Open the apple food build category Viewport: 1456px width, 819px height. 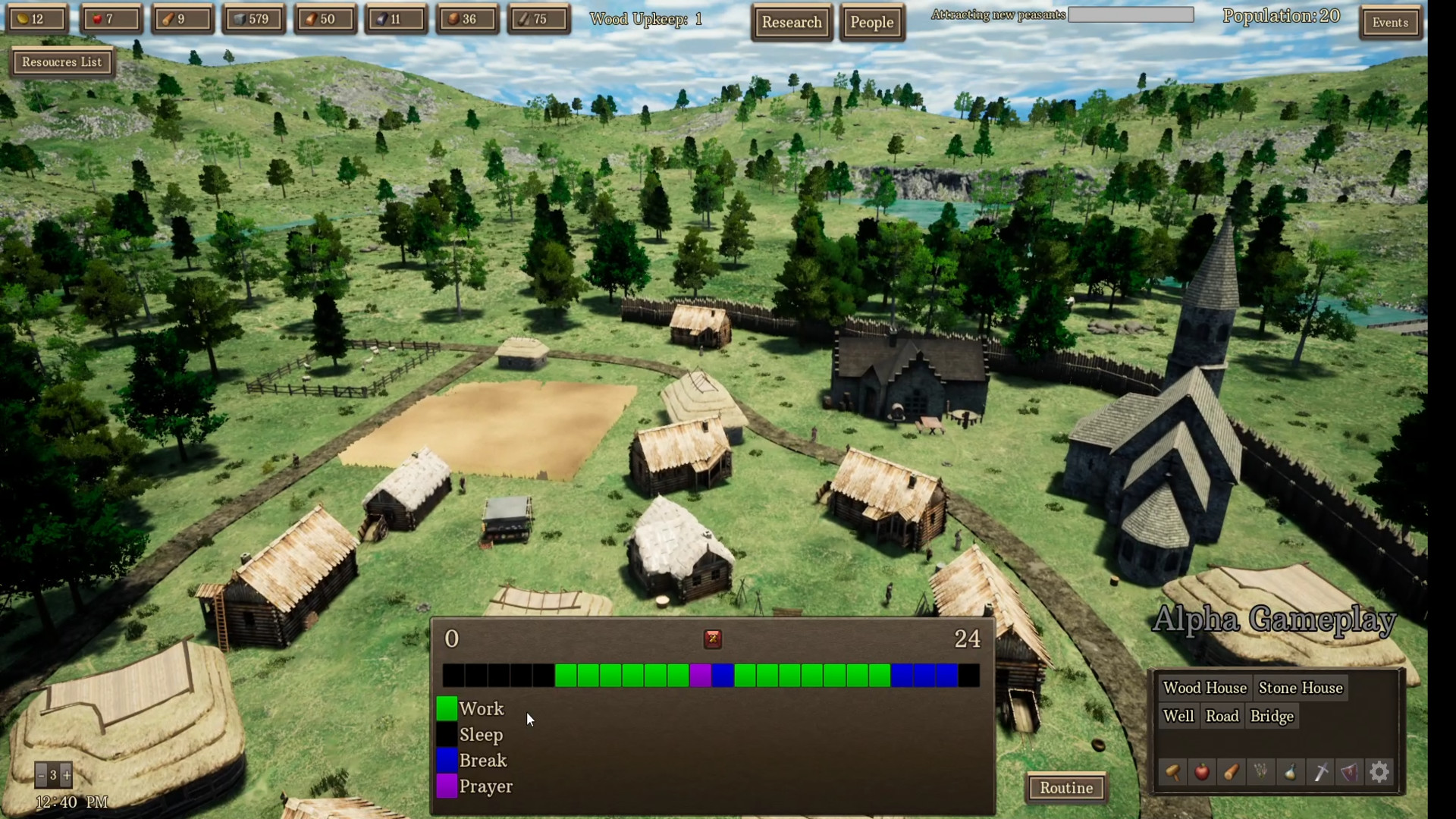[1202, 773]
